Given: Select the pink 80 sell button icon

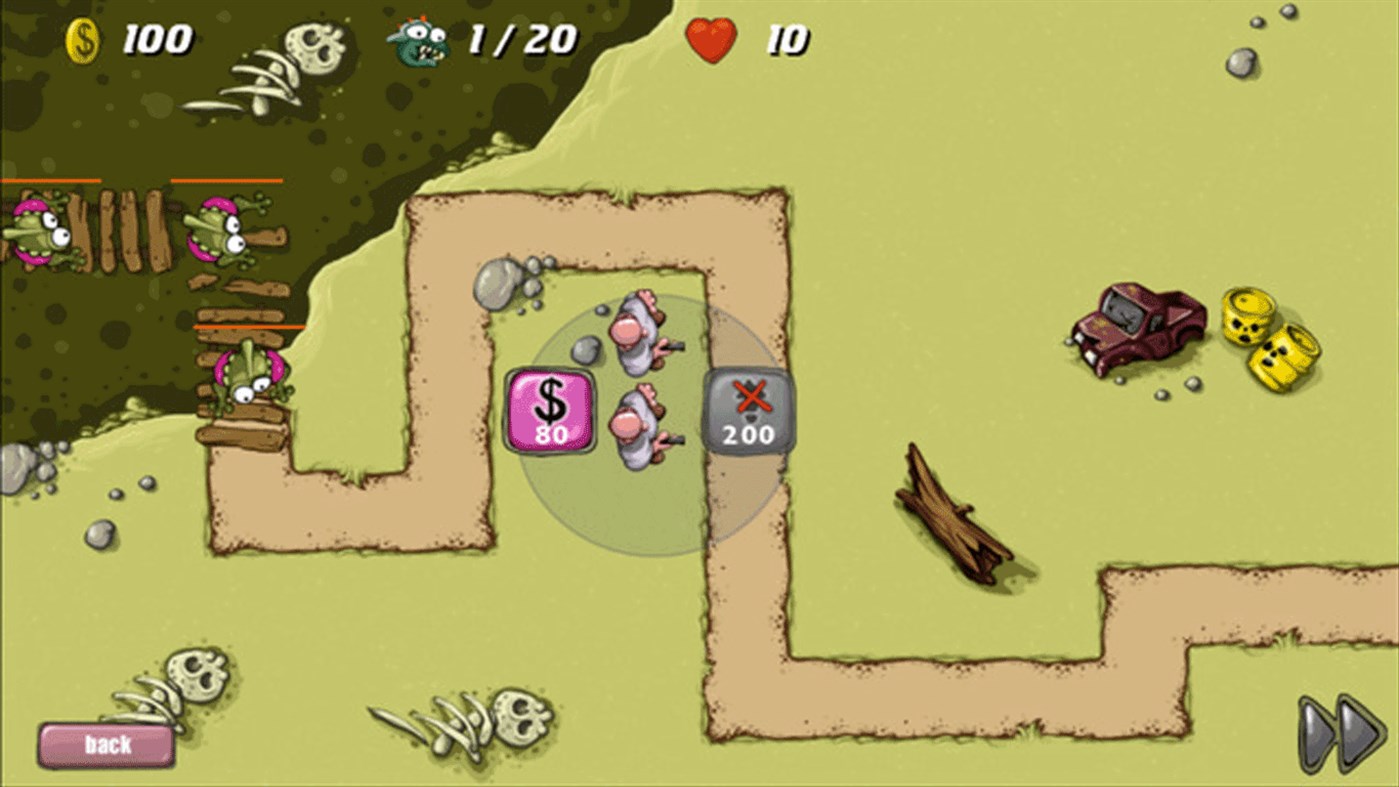Looking at the screenshot, I should (x=548, y=410).
